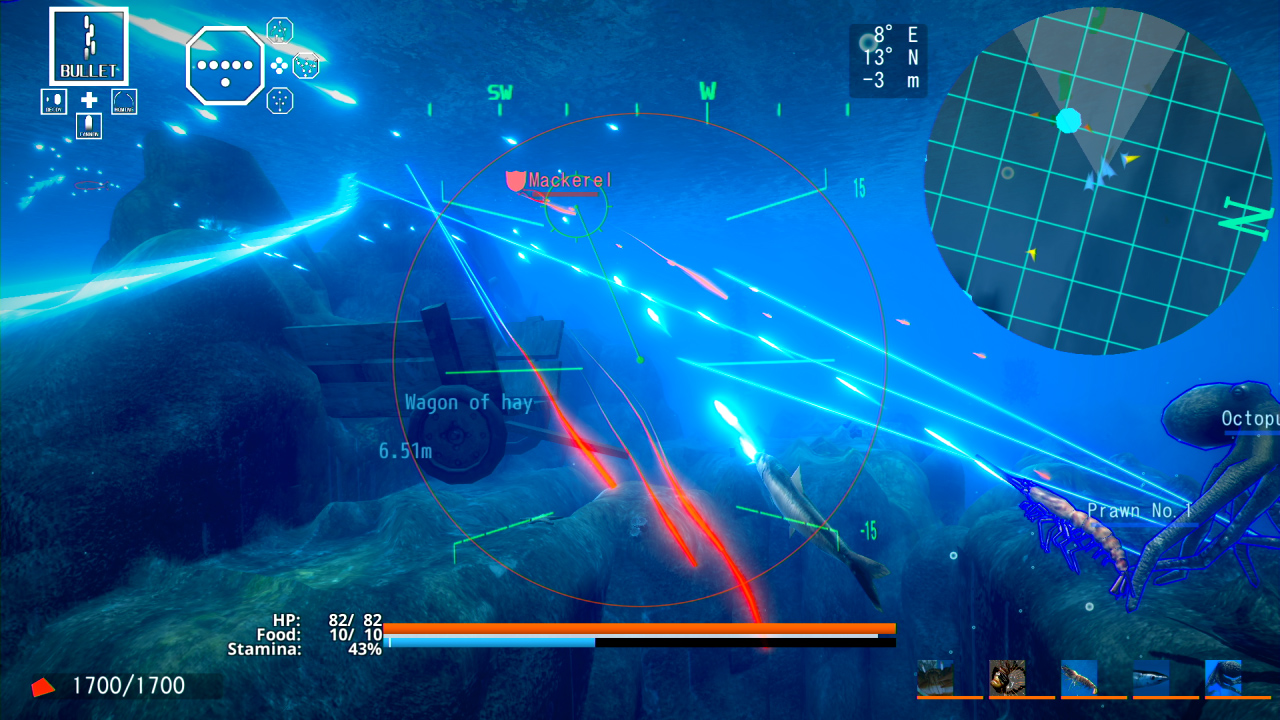The image size is (1280, 720).
Task: Select the prawn squad thumbnail
Action: coord(1080,677)
